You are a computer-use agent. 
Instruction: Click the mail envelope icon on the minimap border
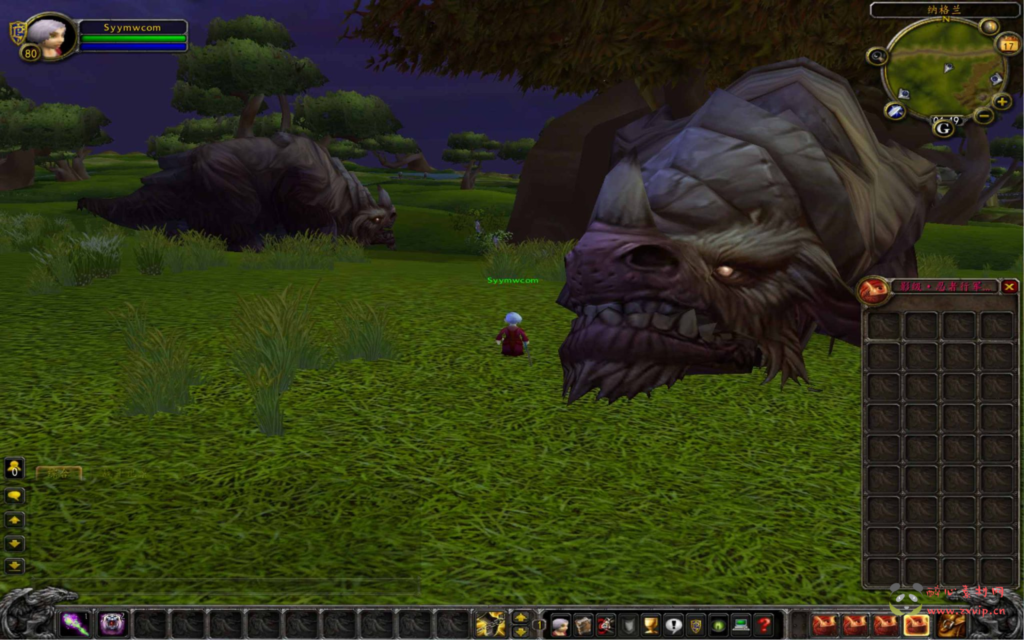(x=895, y=111)
